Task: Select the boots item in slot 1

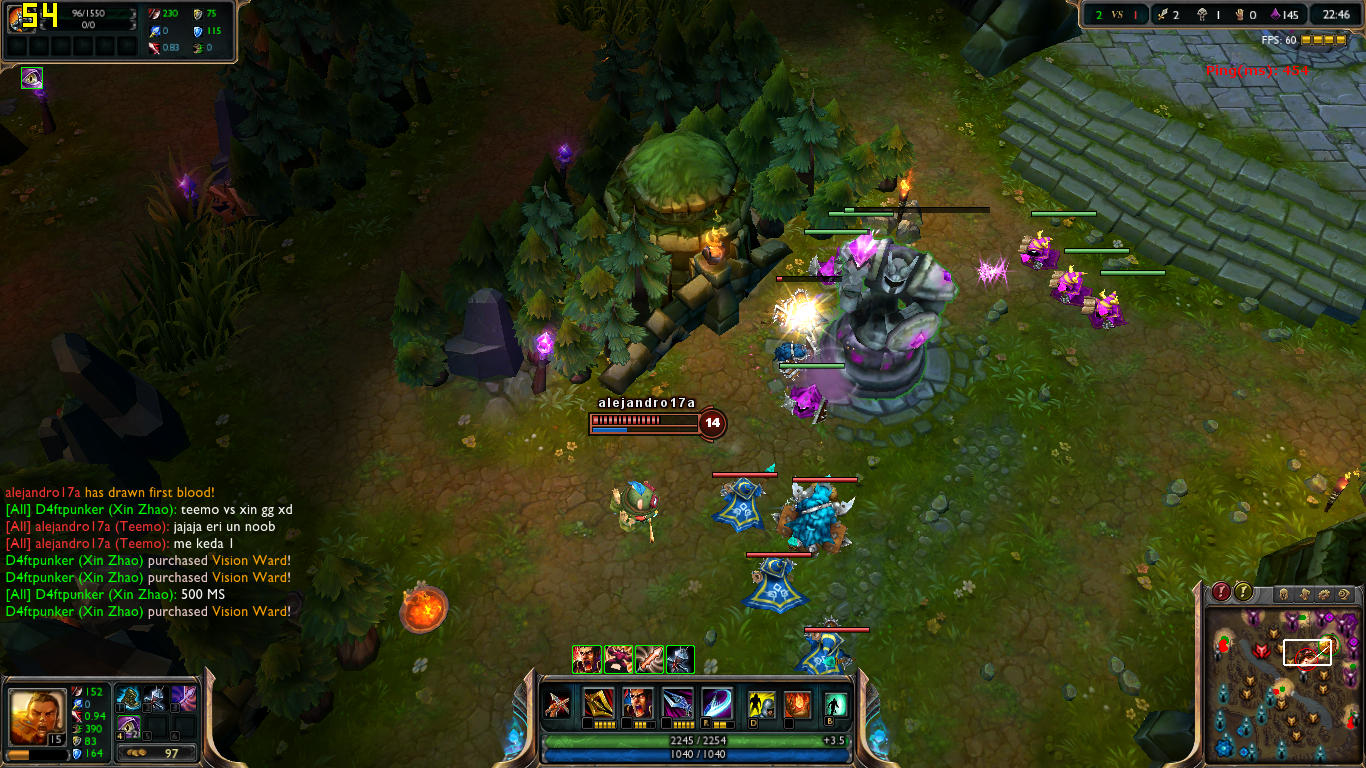Action: 128,697
